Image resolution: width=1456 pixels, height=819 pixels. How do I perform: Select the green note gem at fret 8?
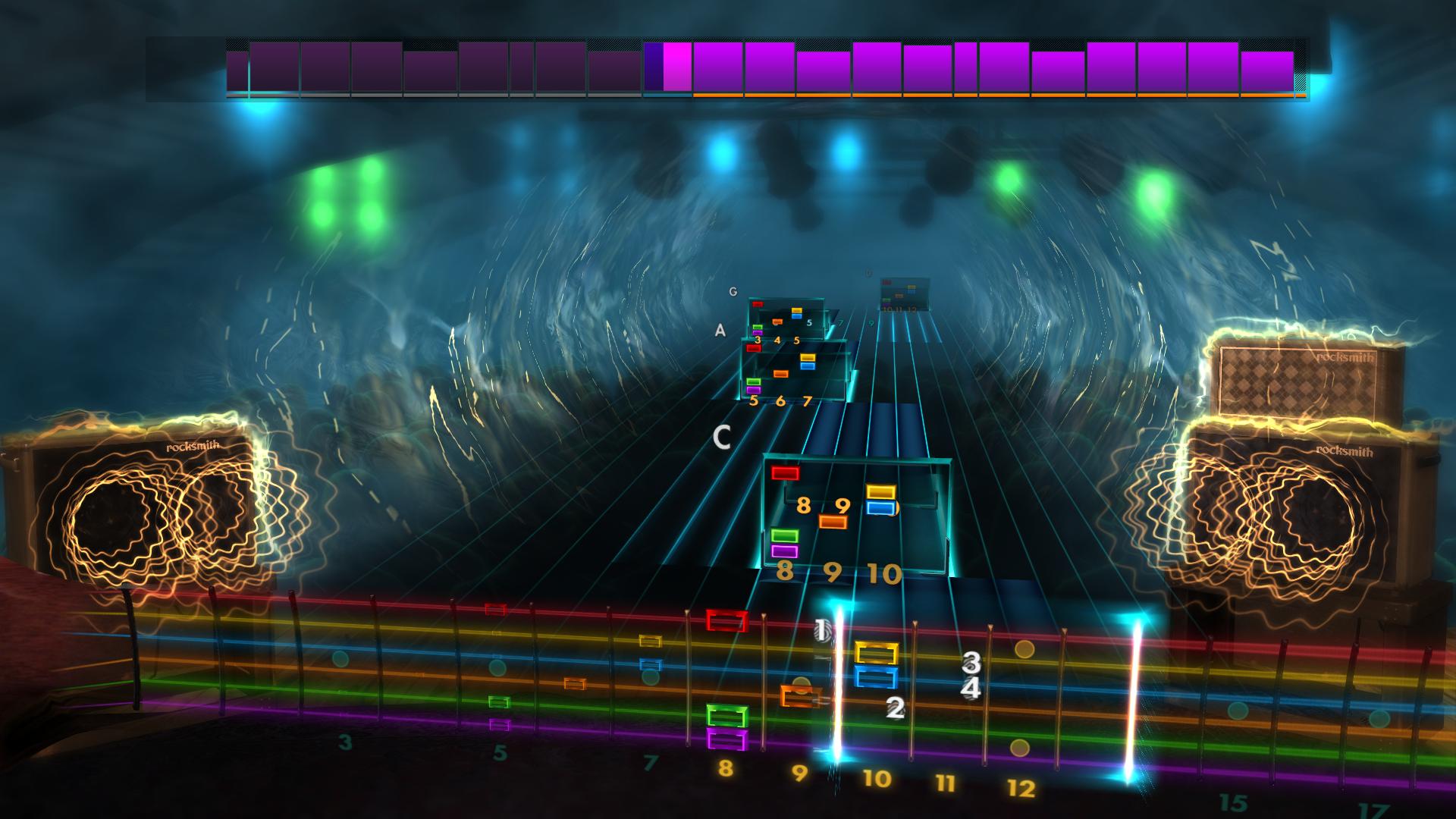click(785, 536)
